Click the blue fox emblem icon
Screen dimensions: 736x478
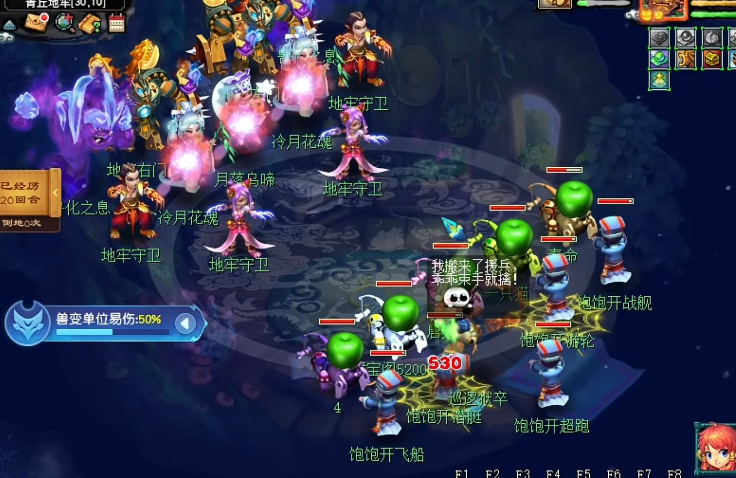(26, 322)
